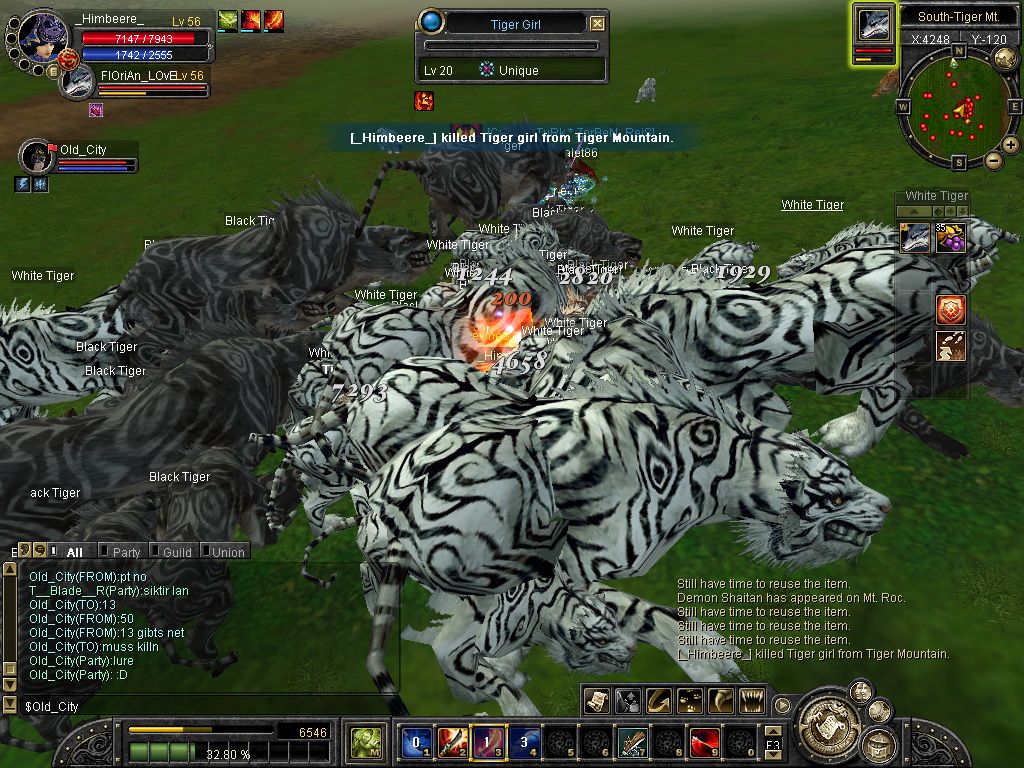The height and width of the screenshot is (768, 1024).
Task: Select Old_City party member portrait
Action: coord(37,157)
